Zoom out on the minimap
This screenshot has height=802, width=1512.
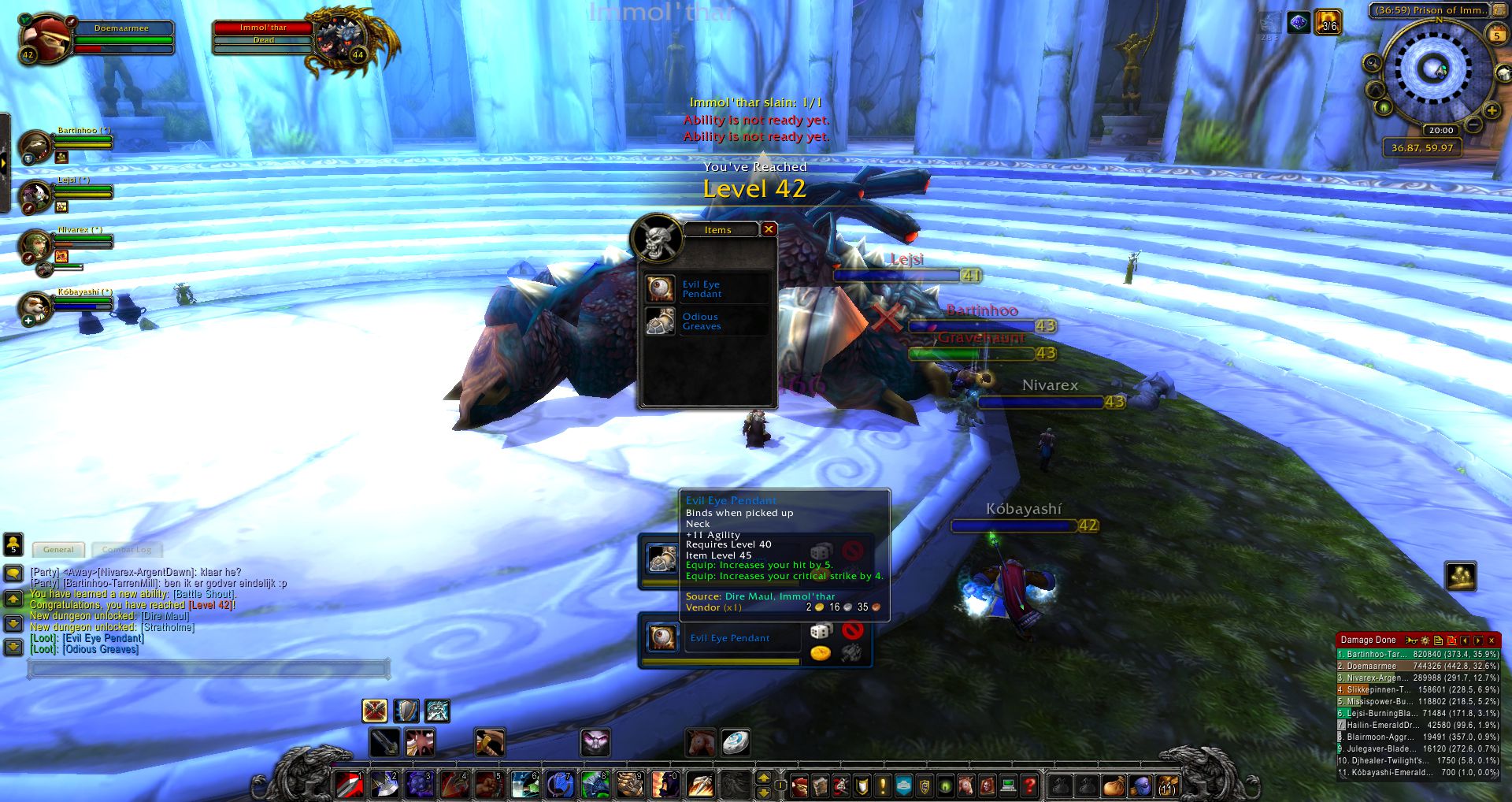click(x=1473, y=126)
